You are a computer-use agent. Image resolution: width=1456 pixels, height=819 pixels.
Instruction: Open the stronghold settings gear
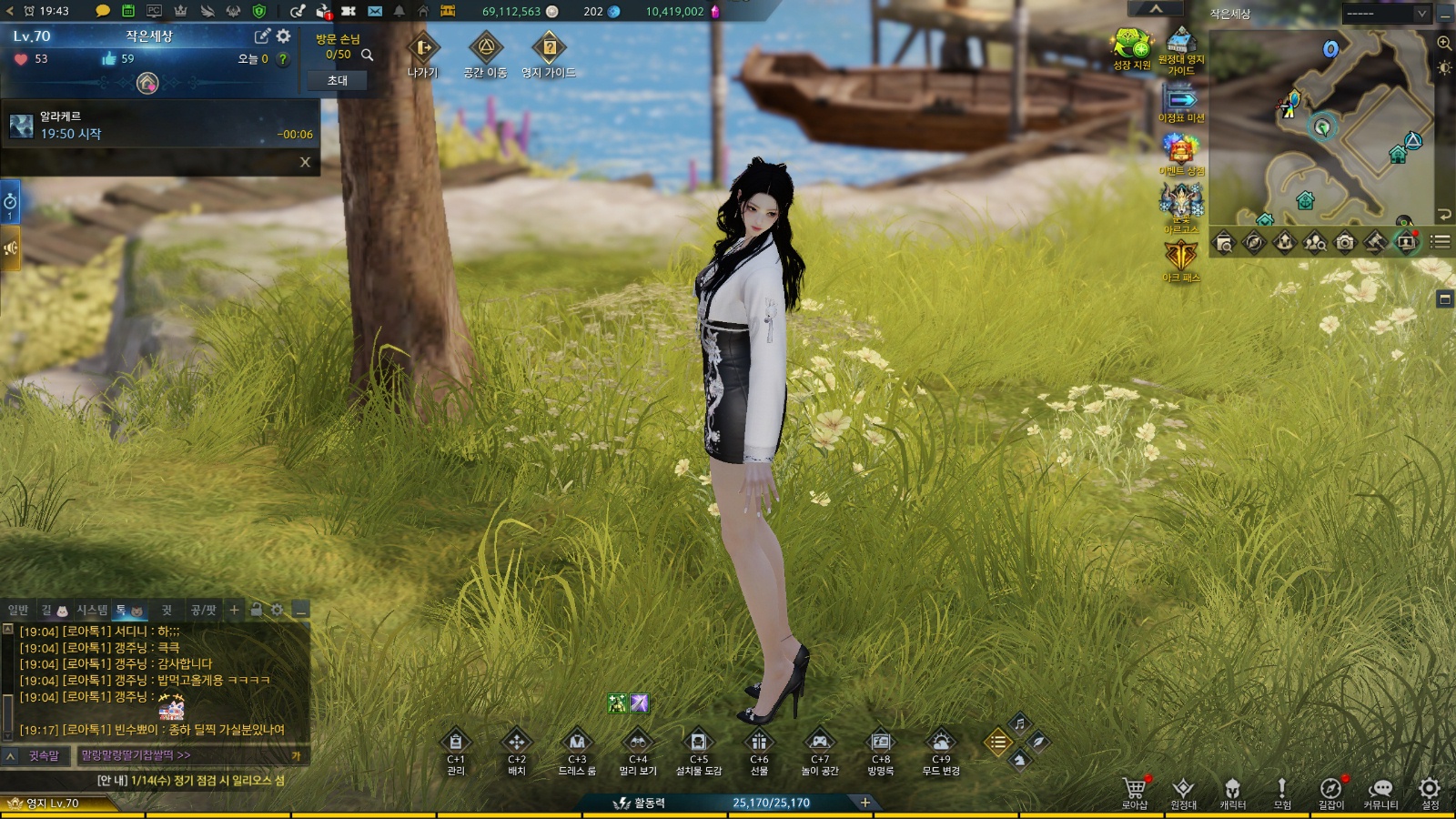point(284,36)
